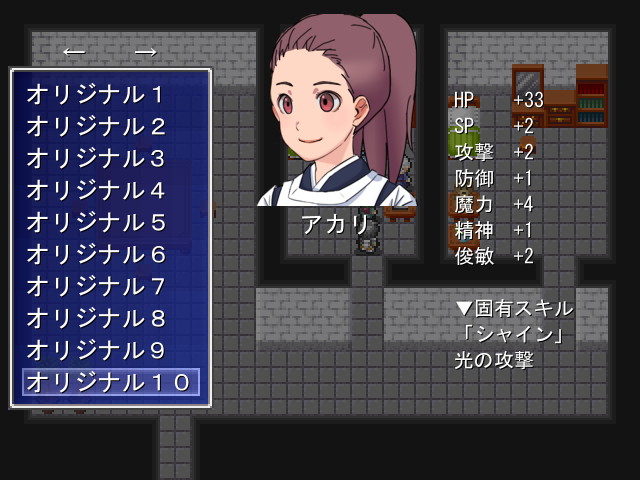Viewport: 640px width, 480px height.
Task: Select オリジナル７ in the list
Action: click(109, 286)
